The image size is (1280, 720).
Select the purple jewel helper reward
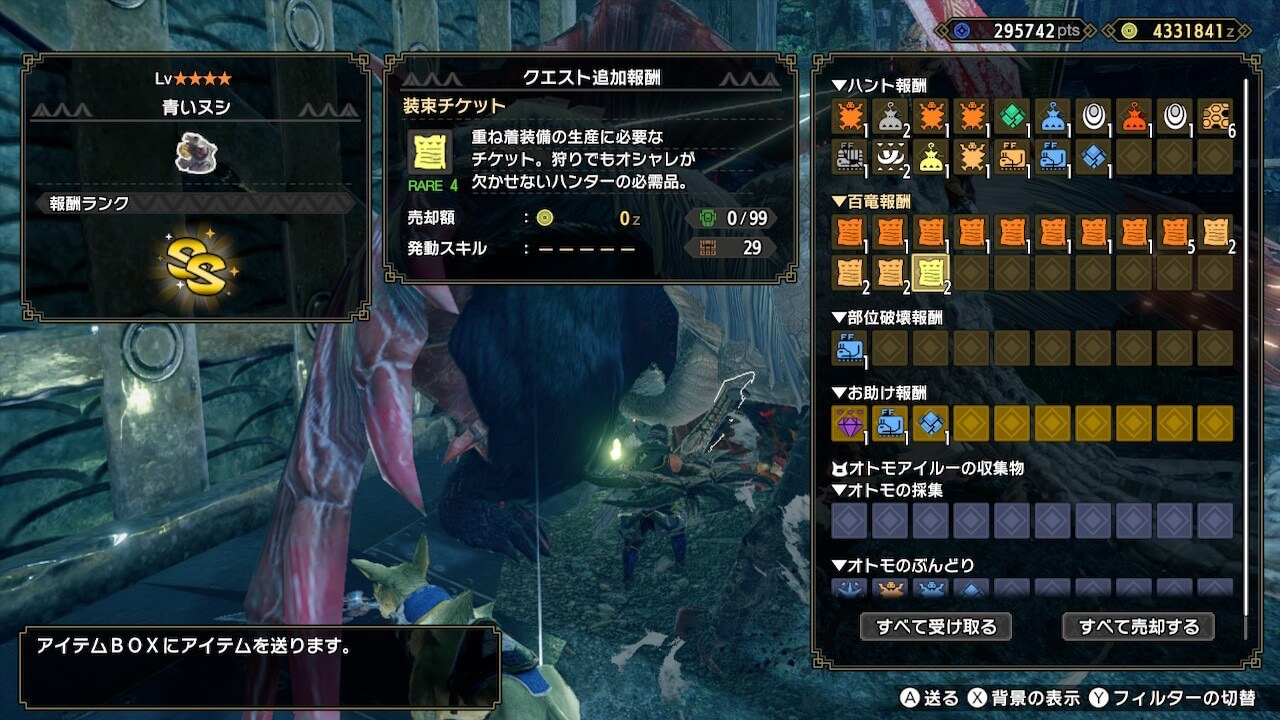pos(848,424)
